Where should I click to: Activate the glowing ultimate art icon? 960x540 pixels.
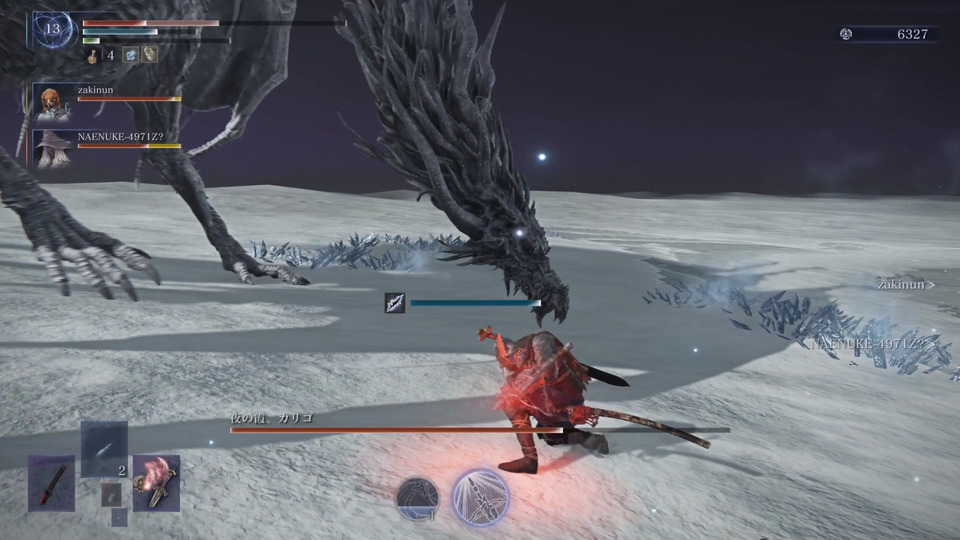tap(481, 497)
